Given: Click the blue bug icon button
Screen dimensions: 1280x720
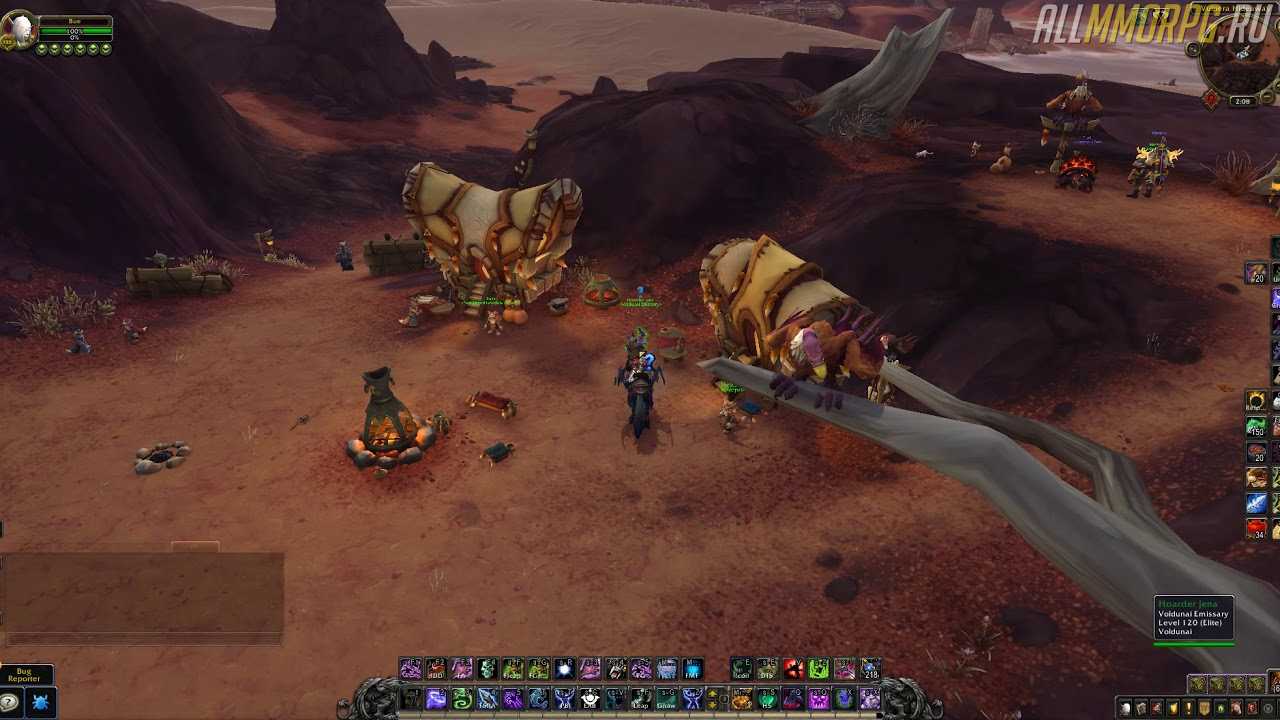Looking at the screenshot, I should [x=40, y=702].
